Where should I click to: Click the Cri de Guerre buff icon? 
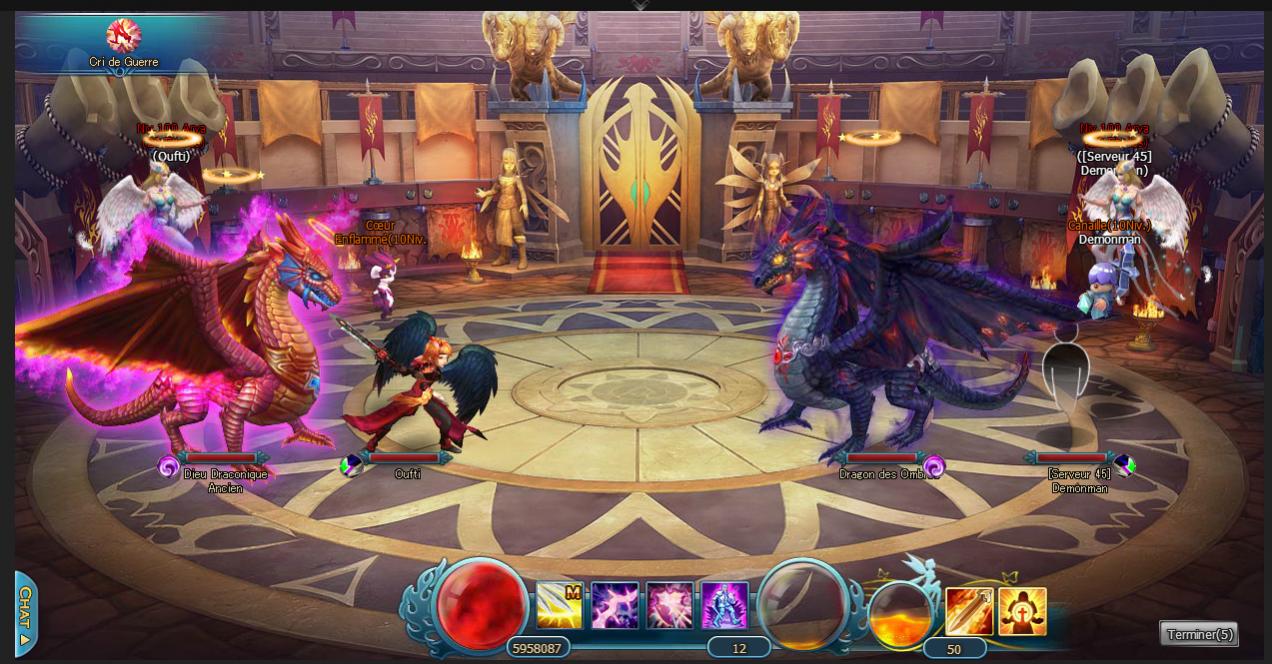(124, 36)
